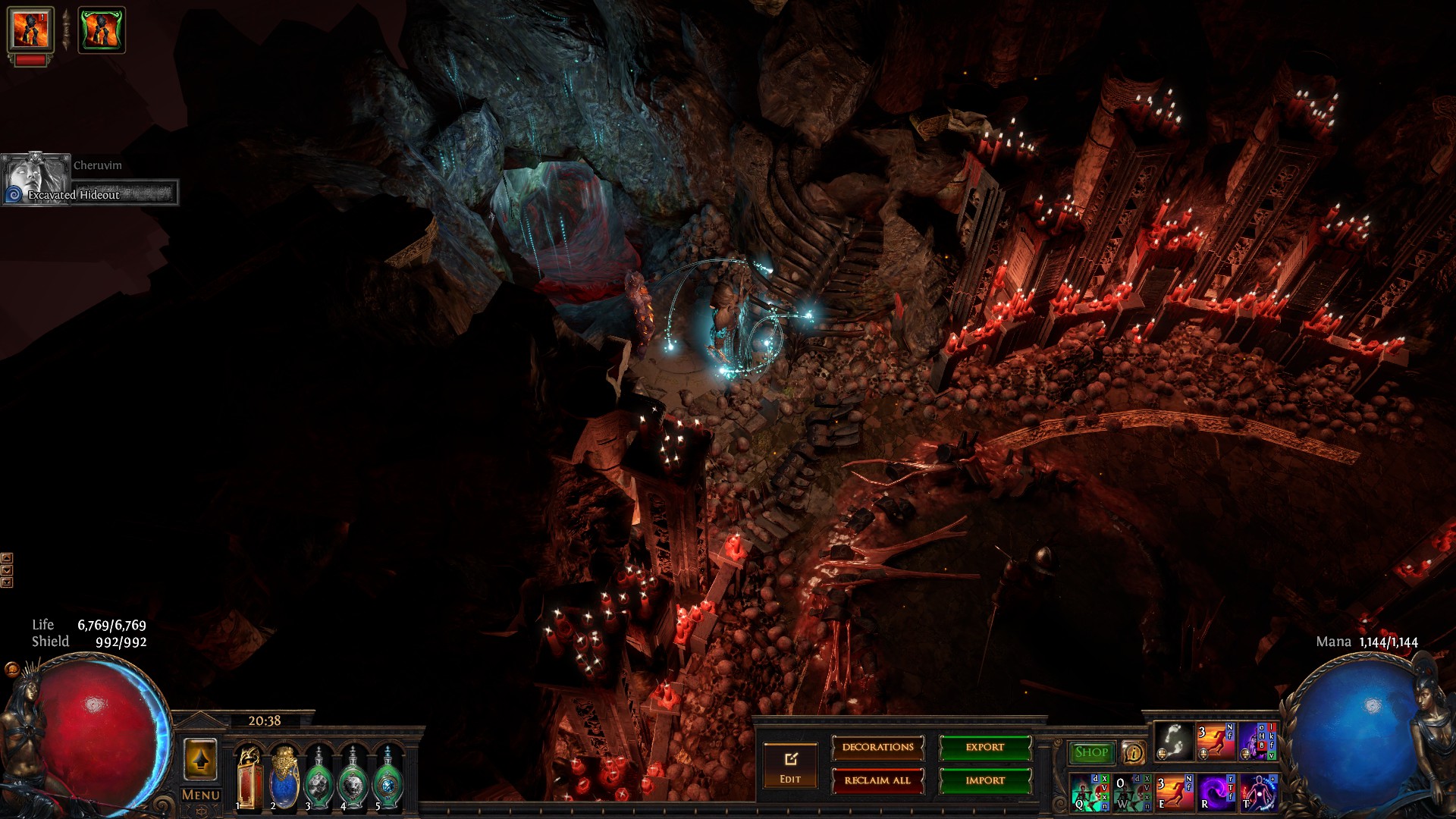1456x819 pixels.
Task: Use the green flask in slot 3
Action: click(x=318, y=779)
